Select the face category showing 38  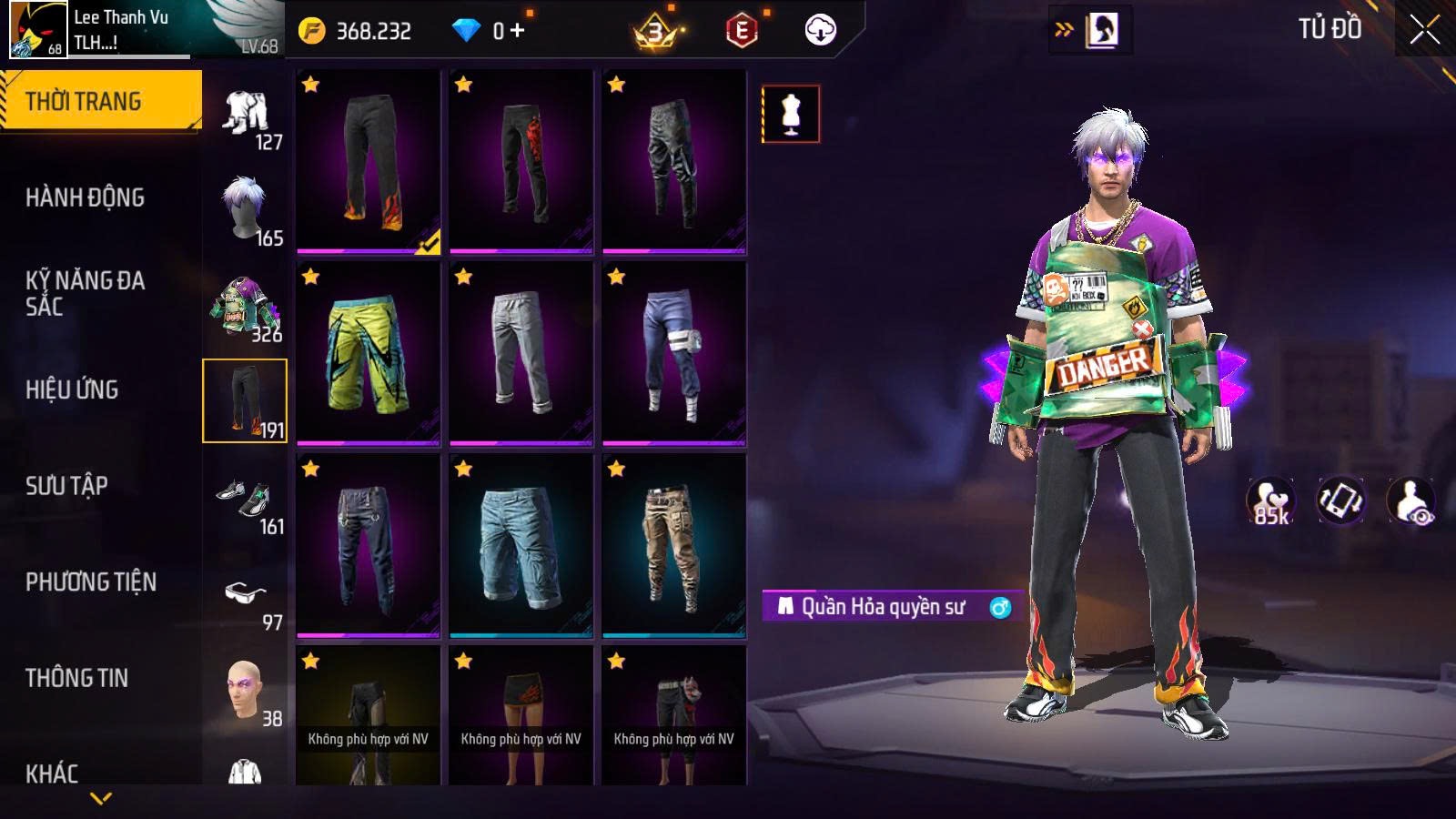246,692
